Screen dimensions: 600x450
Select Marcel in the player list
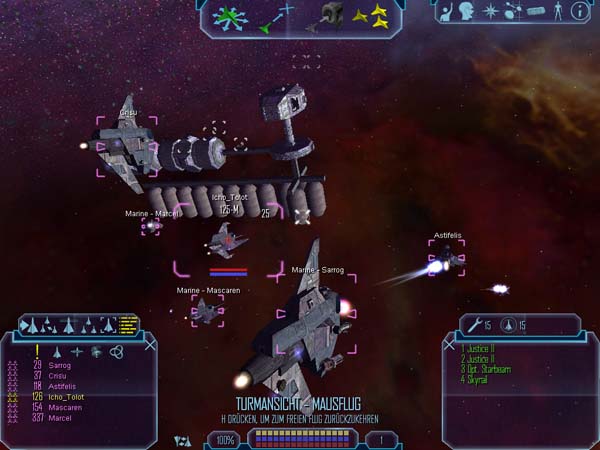[60, 418]
